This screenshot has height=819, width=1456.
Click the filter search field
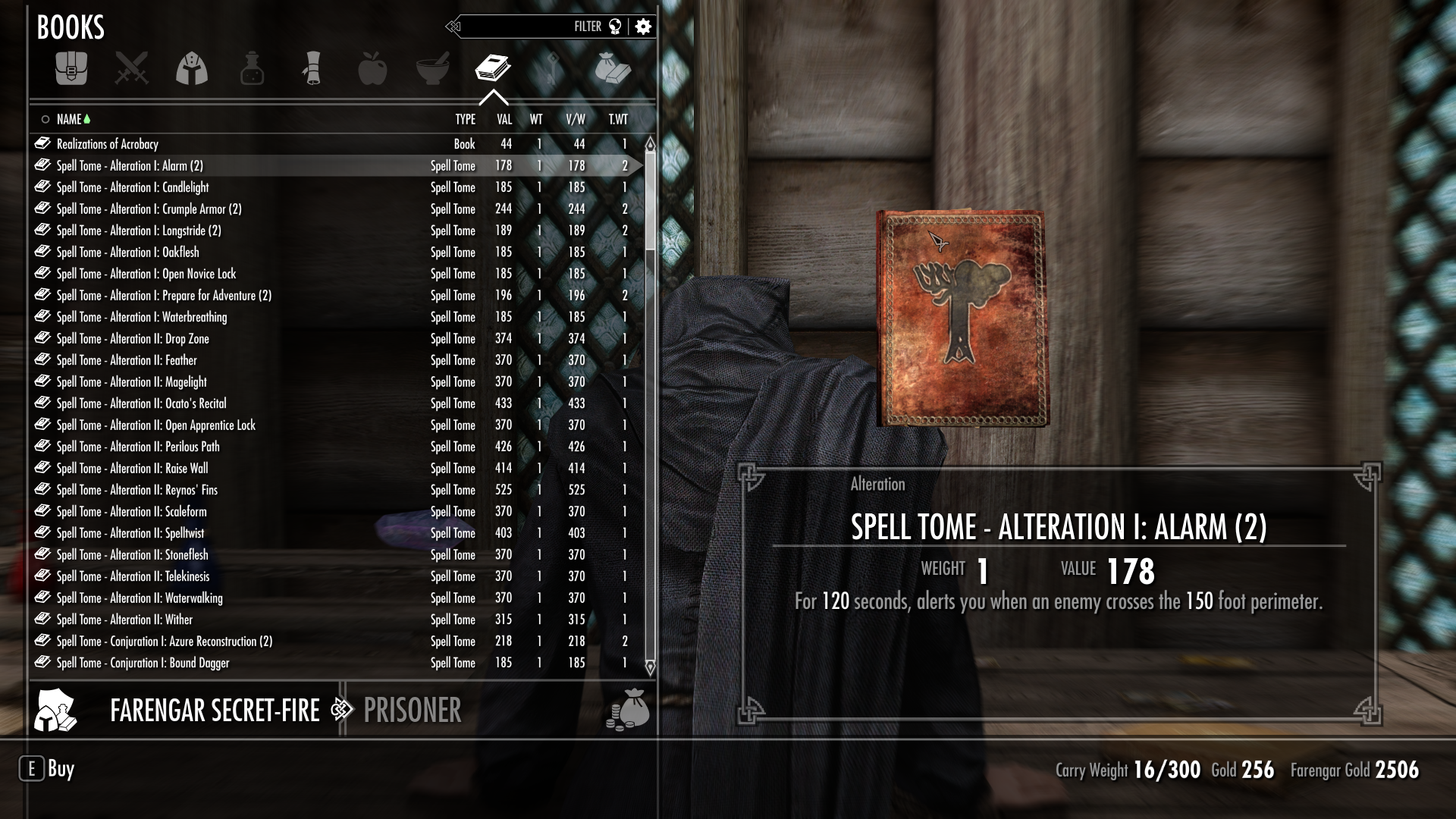click(x=523, y=27)
